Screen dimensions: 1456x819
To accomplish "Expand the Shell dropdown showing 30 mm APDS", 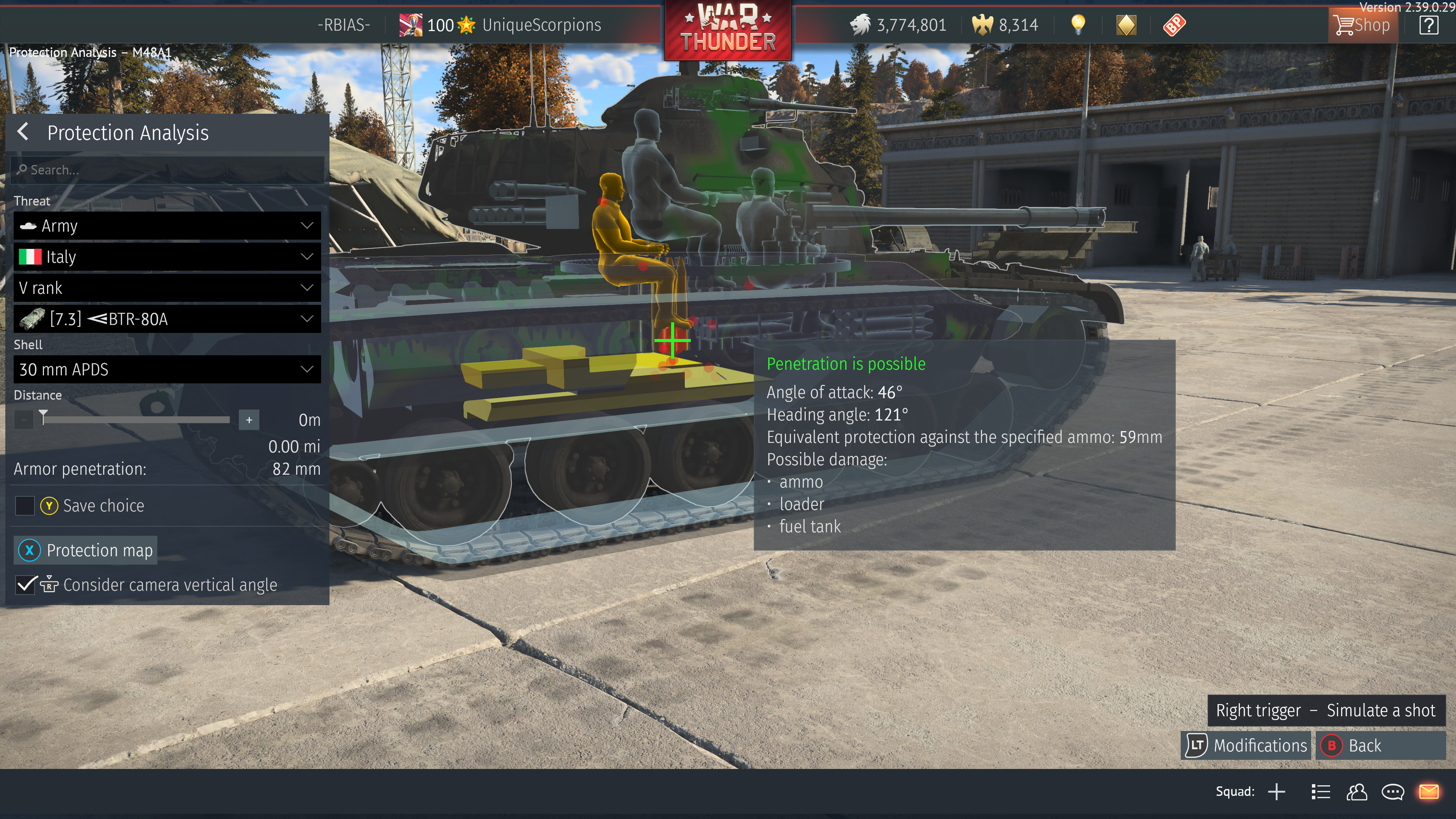I will tap(166, 370).
